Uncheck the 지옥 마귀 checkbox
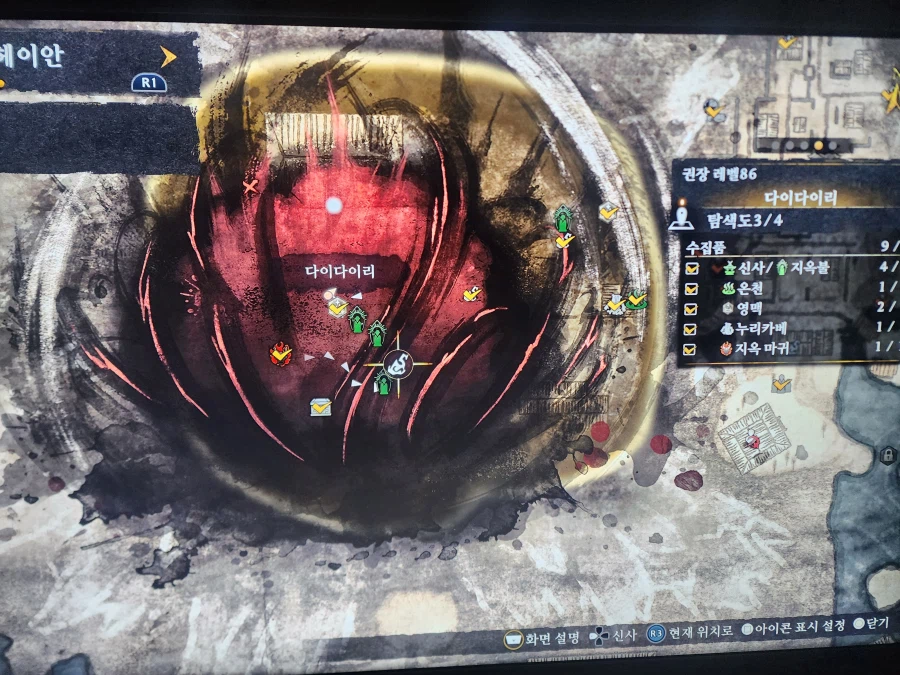900x675 pixels. coord(692,350)
